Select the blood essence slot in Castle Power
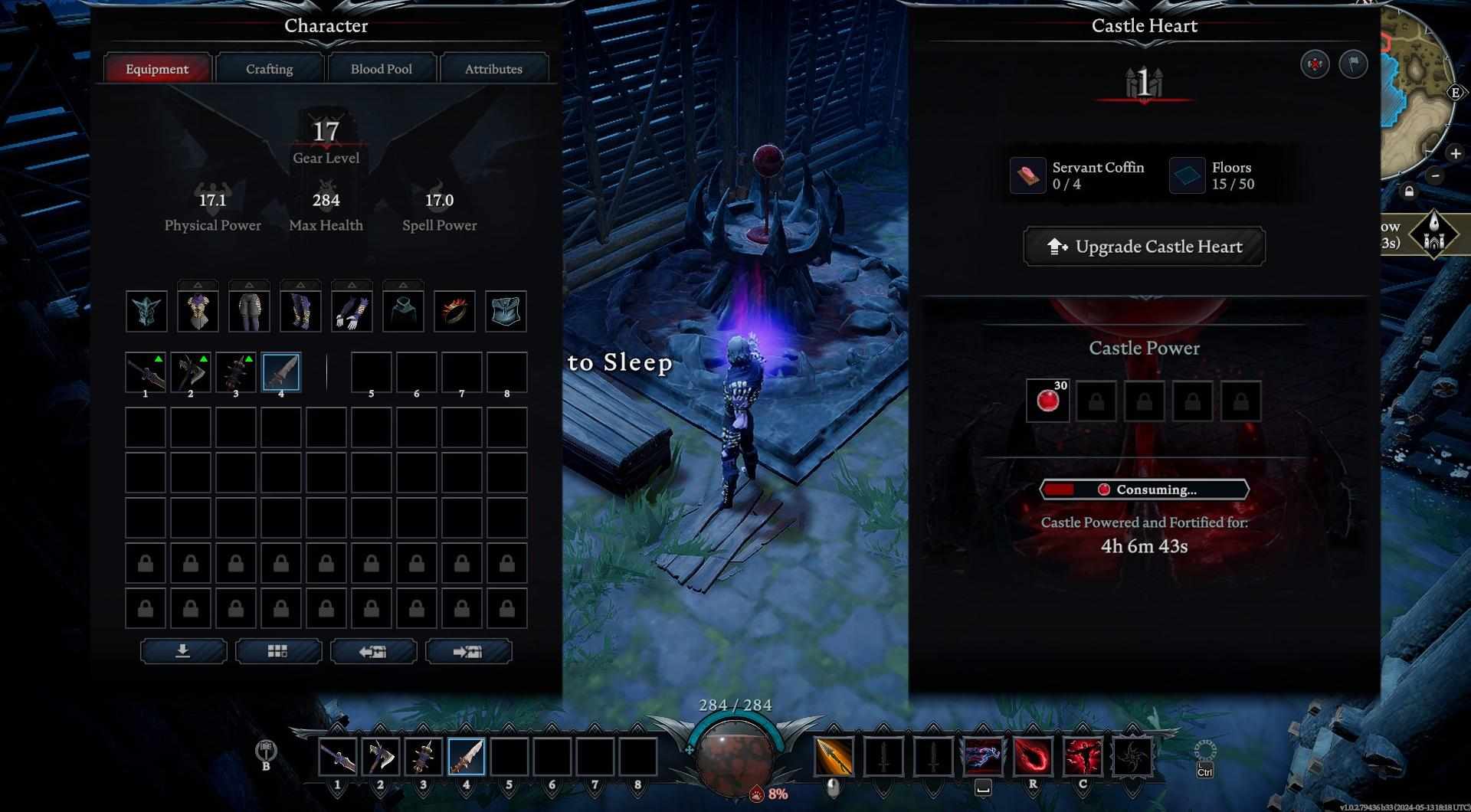 coord(1047,401)
